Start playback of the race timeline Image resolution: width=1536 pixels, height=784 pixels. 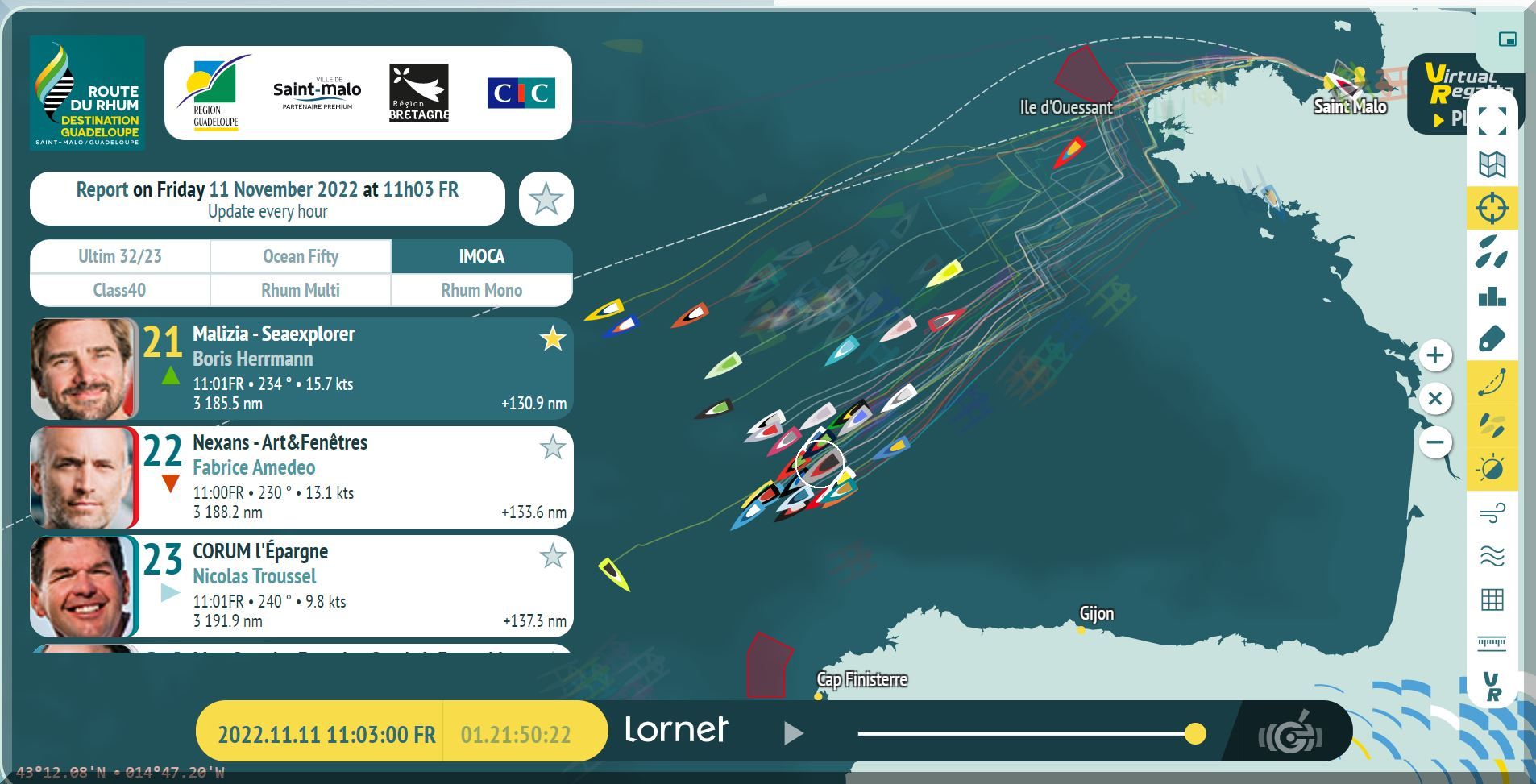793,732
